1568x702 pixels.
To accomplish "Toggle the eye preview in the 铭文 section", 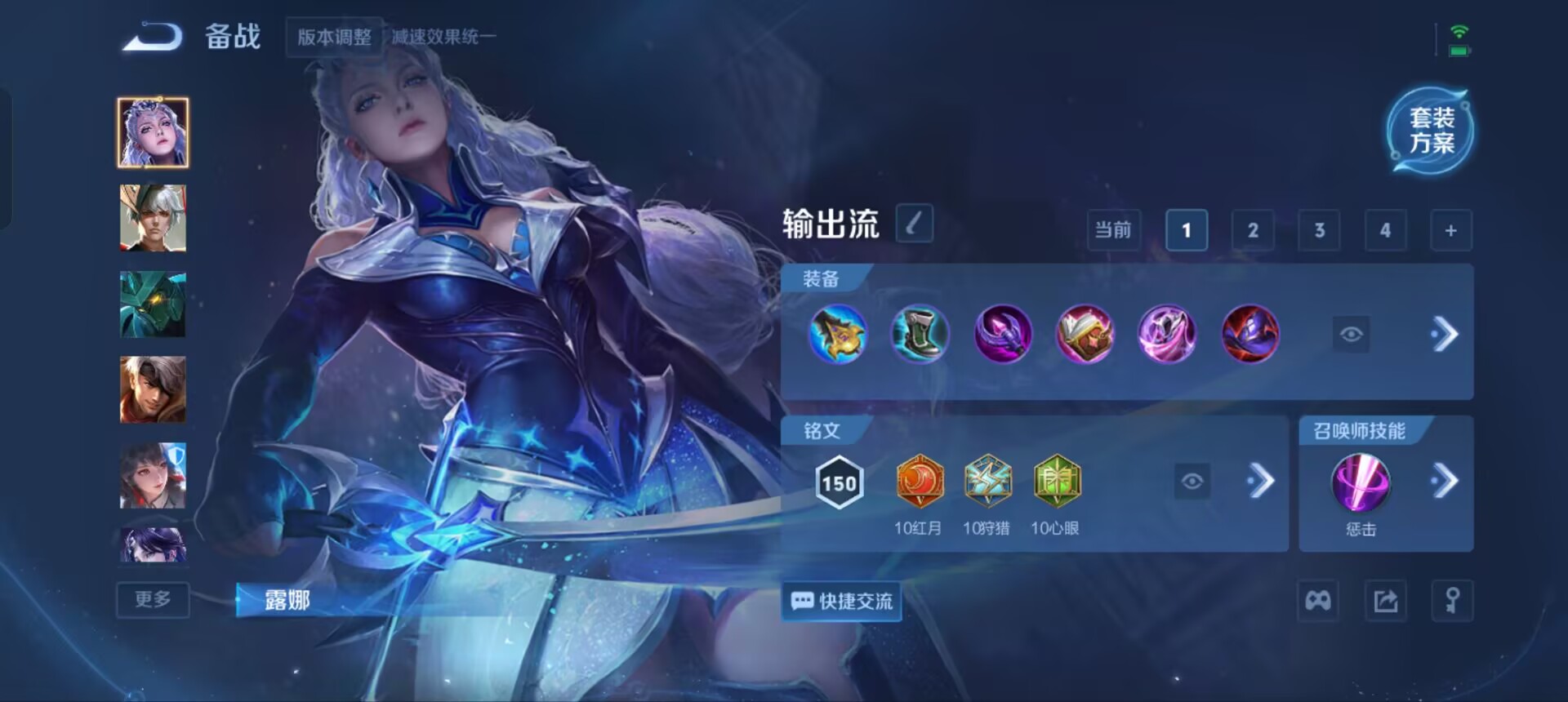I will click(1192, 482).
